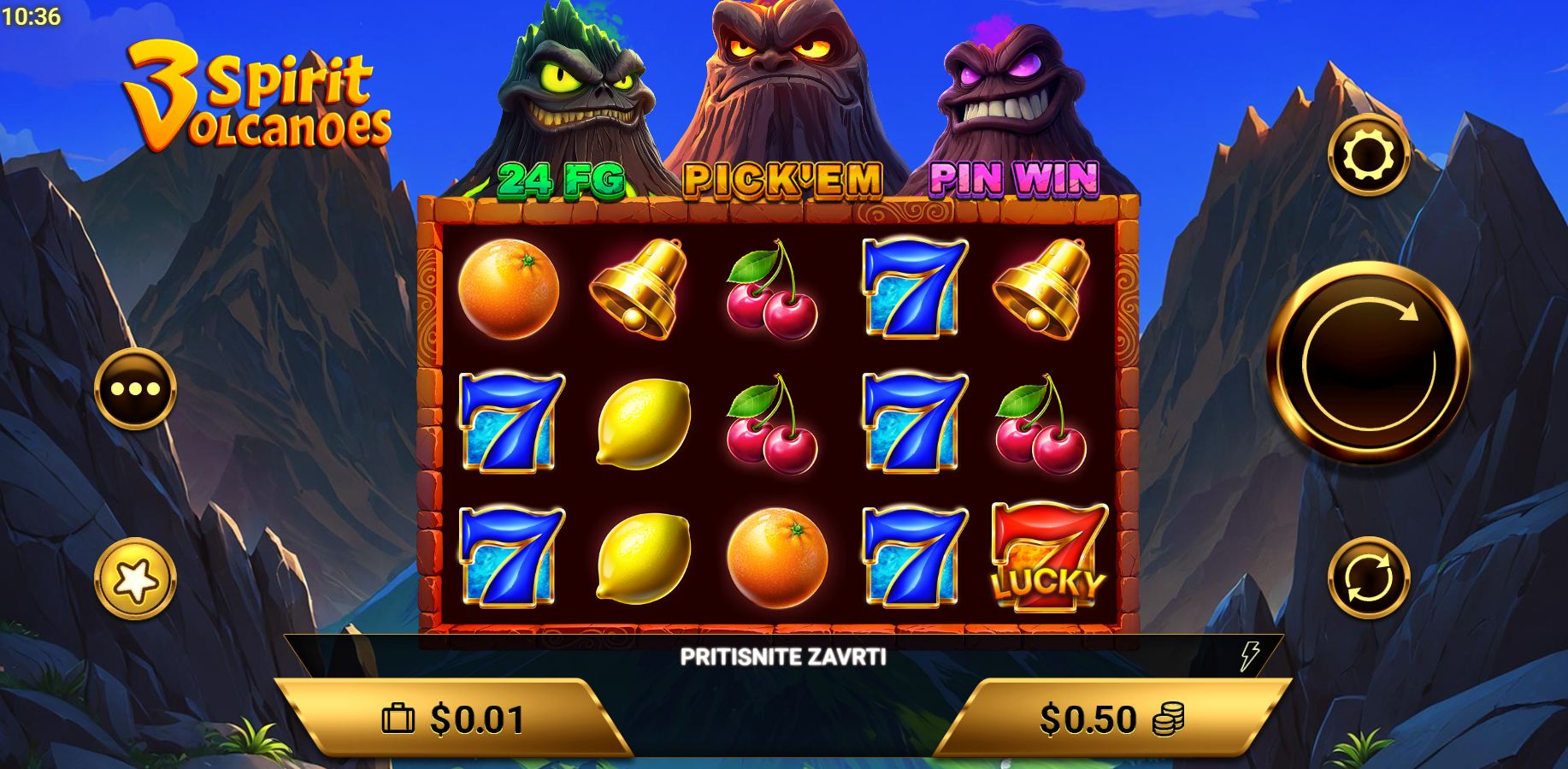Open the gear settings button

[x=1368, y=155]
